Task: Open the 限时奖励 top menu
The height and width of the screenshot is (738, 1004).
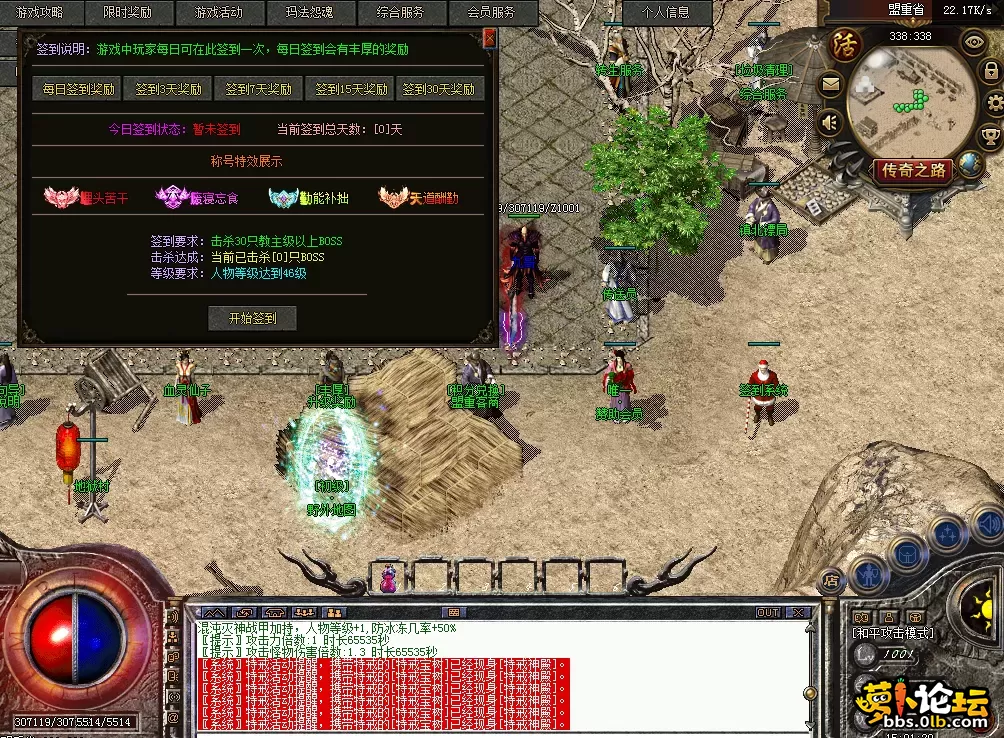Action: click(x=127, y=13)
